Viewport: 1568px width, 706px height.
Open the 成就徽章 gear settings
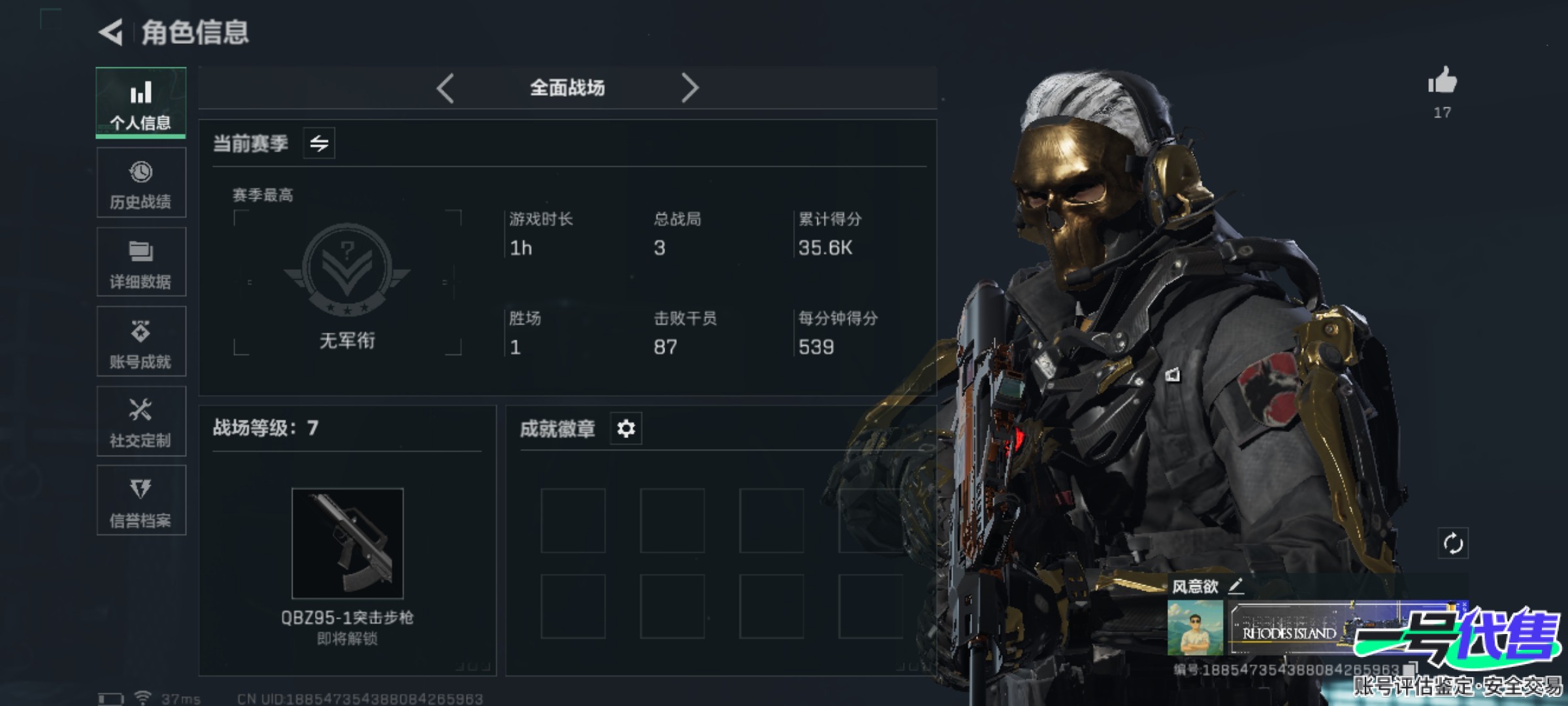(626, 429)
